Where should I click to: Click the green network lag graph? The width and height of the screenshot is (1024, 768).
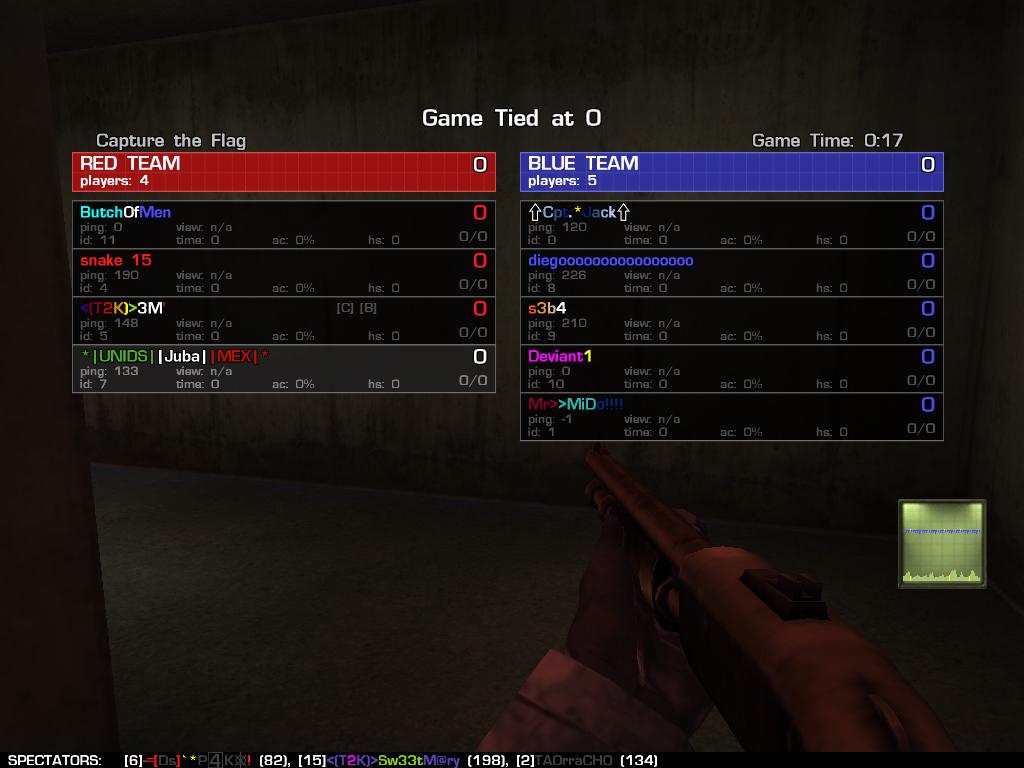[x=941, y=543]
